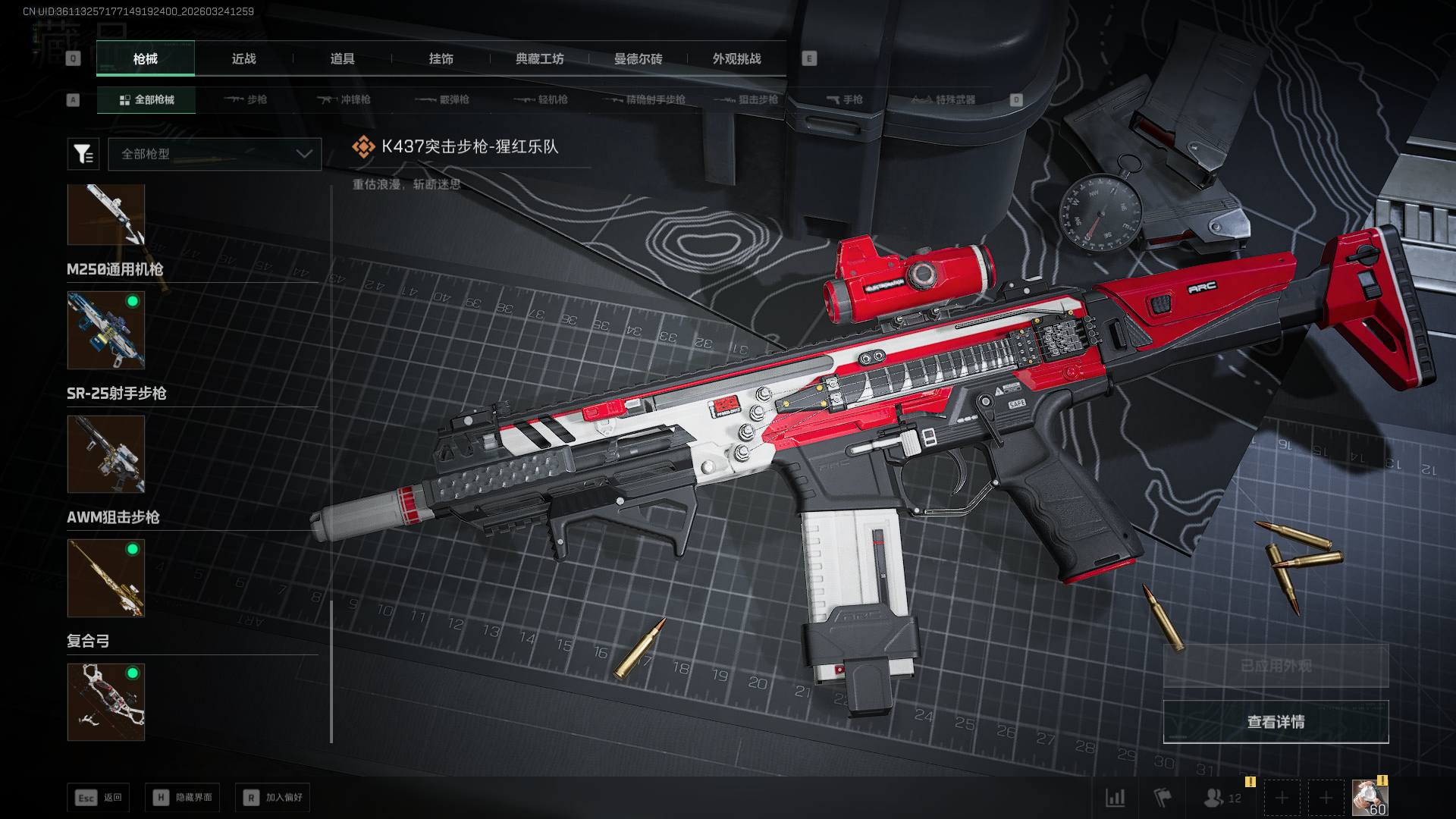Click the 返回 back button

click(x=98, y=798)
